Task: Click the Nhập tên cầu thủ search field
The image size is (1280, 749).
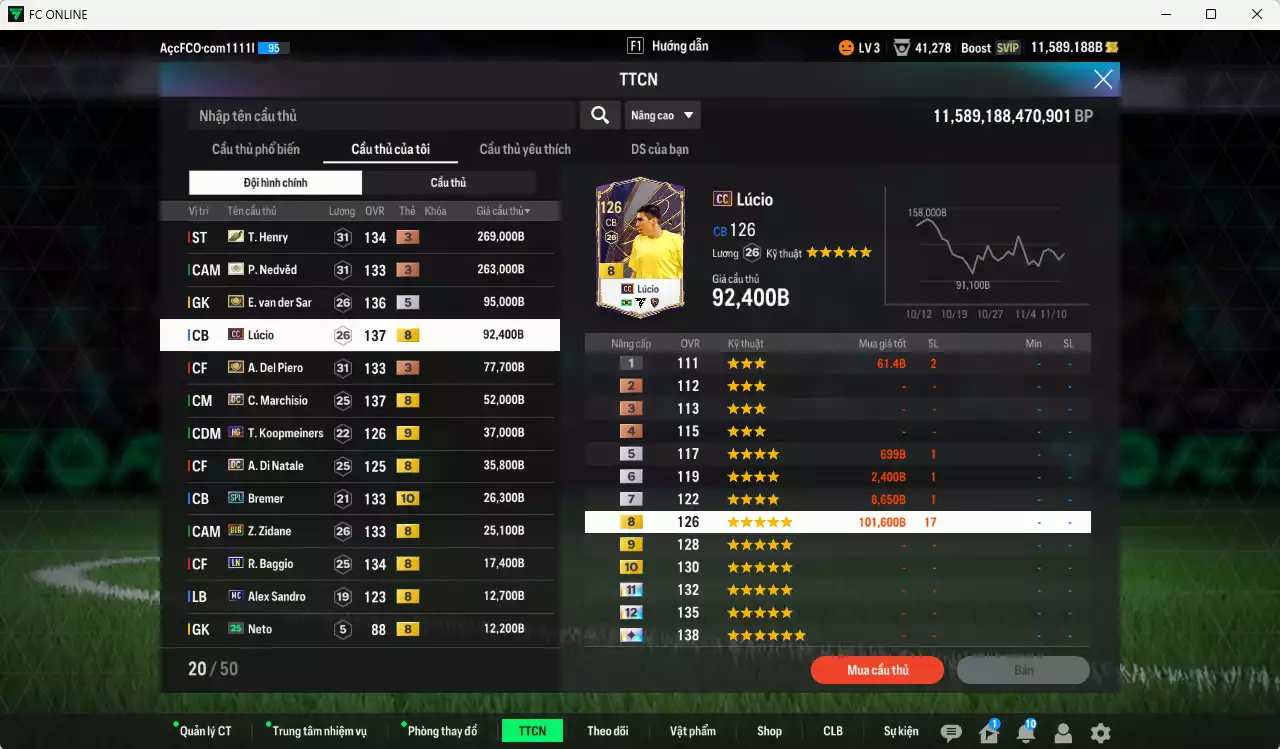Action: click(x=370, y=115)
